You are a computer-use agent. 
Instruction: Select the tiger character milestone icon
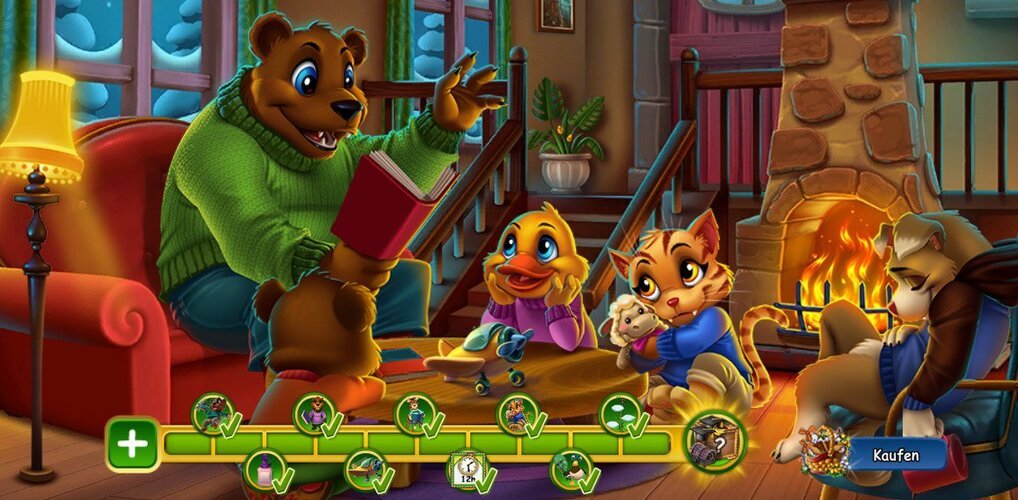[517, 413]
